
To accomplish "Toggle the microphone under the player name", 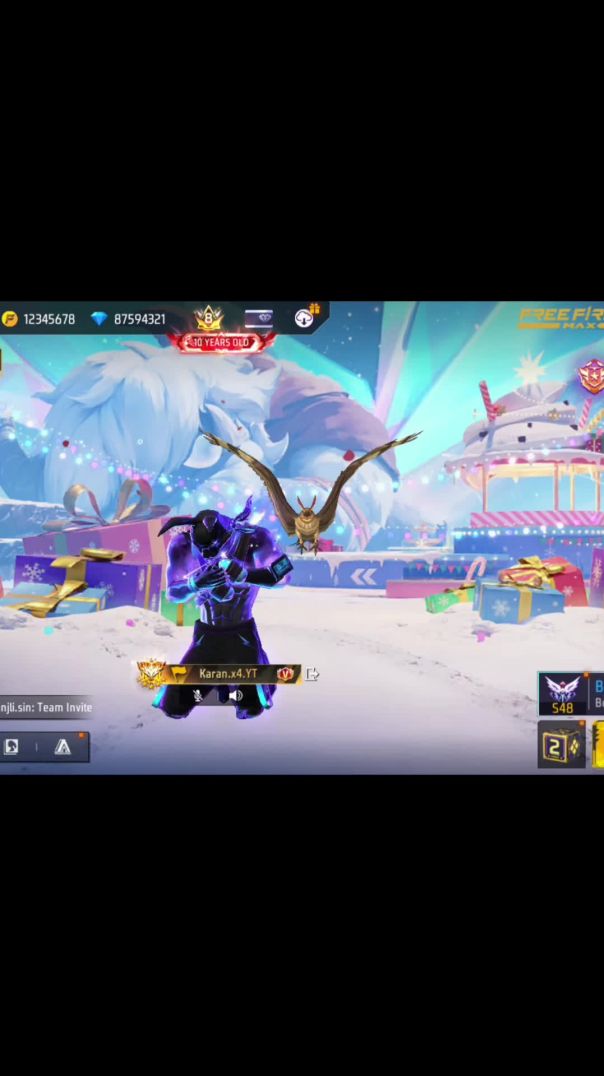I will pyautogui.click(x=198, y=696).
